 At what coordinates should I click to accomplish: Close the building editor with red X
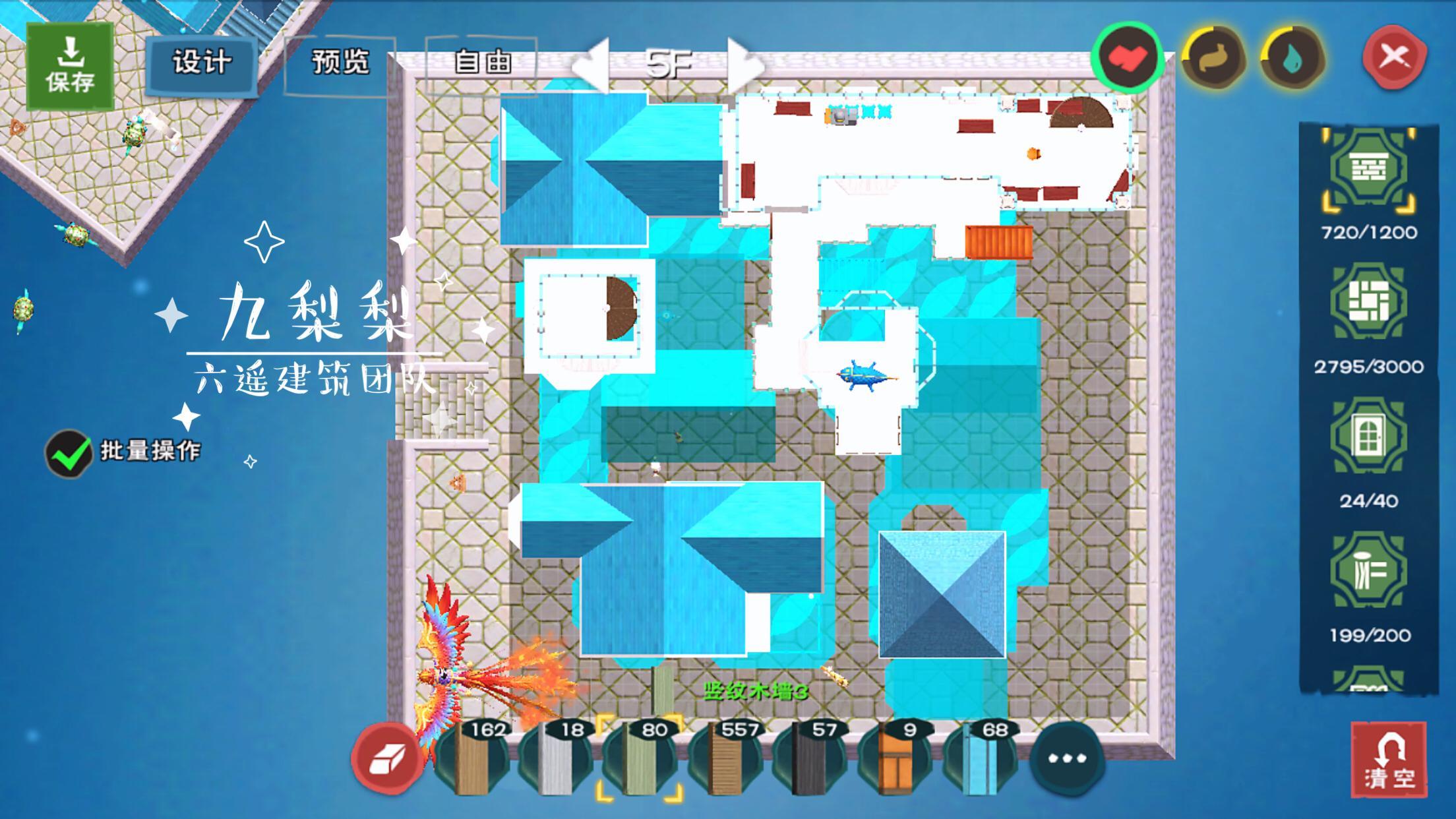(x=1394, y=57)
